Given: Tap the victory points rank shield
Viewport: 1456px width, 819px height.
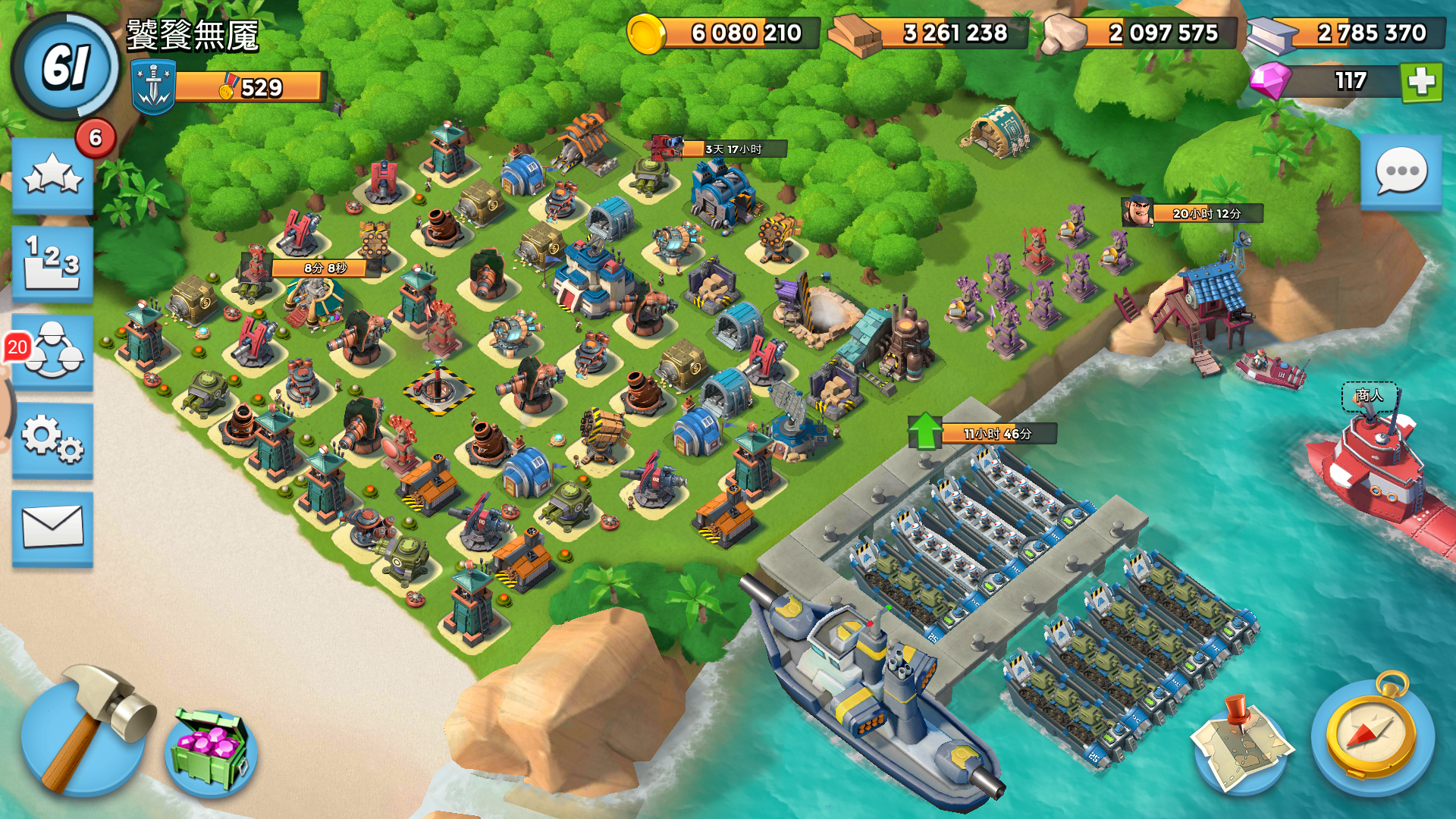Looking at the screenshot, I should [x=154, y=87].
